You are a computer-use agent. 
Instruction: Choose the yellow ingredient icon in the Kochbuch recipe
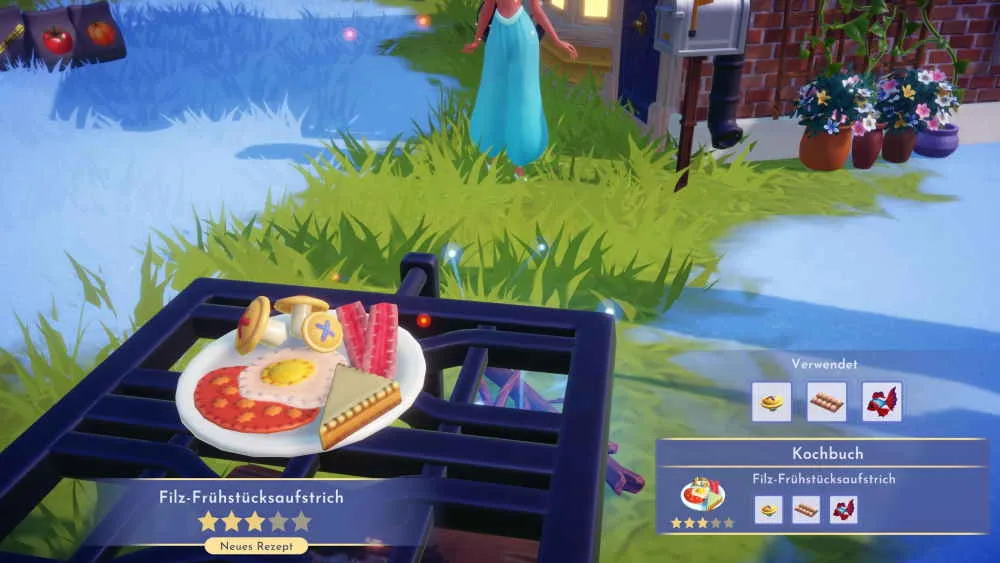[768, 510]
